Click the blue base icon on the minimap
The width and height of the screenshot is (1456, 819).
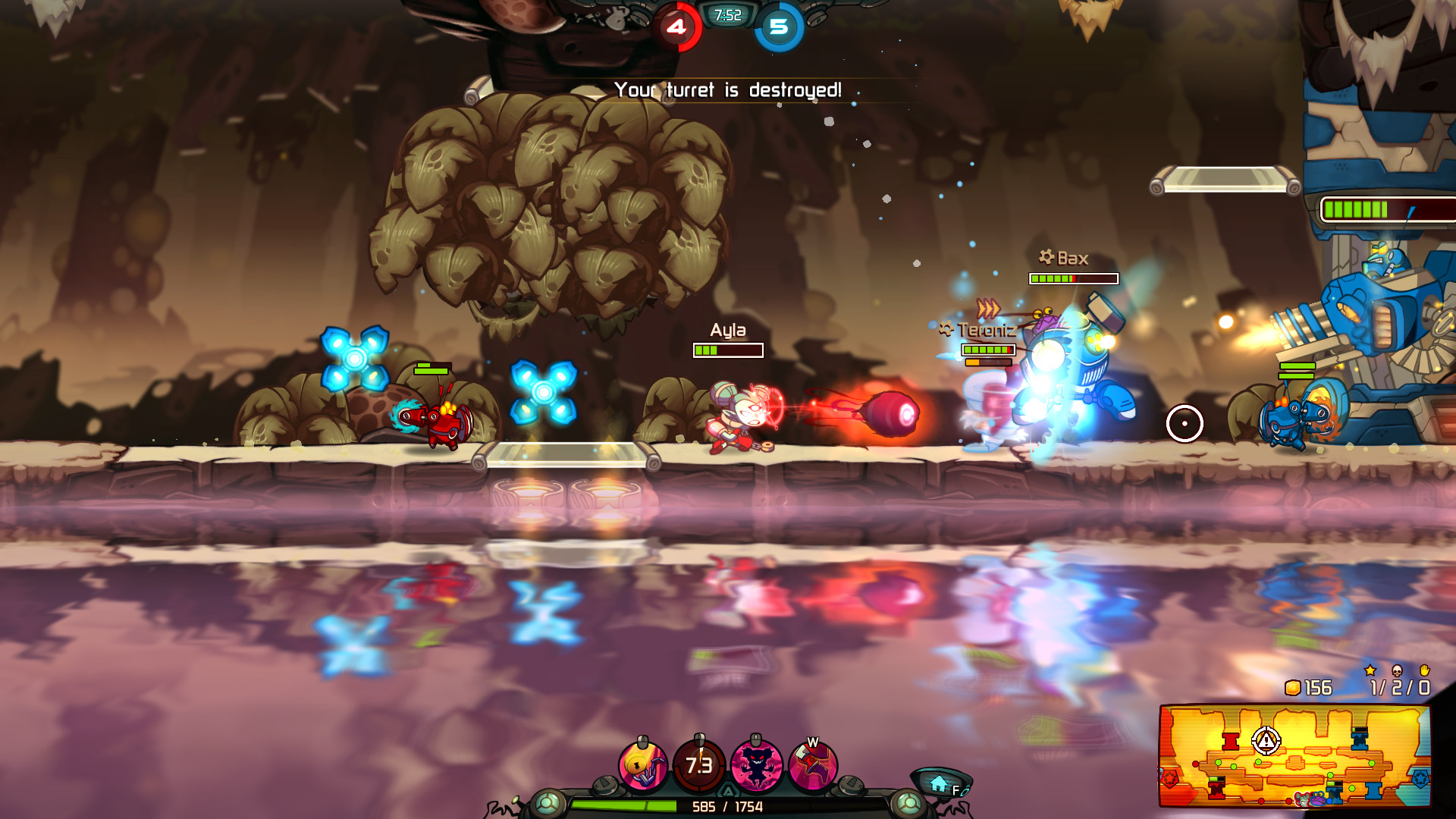(1420, 779)
